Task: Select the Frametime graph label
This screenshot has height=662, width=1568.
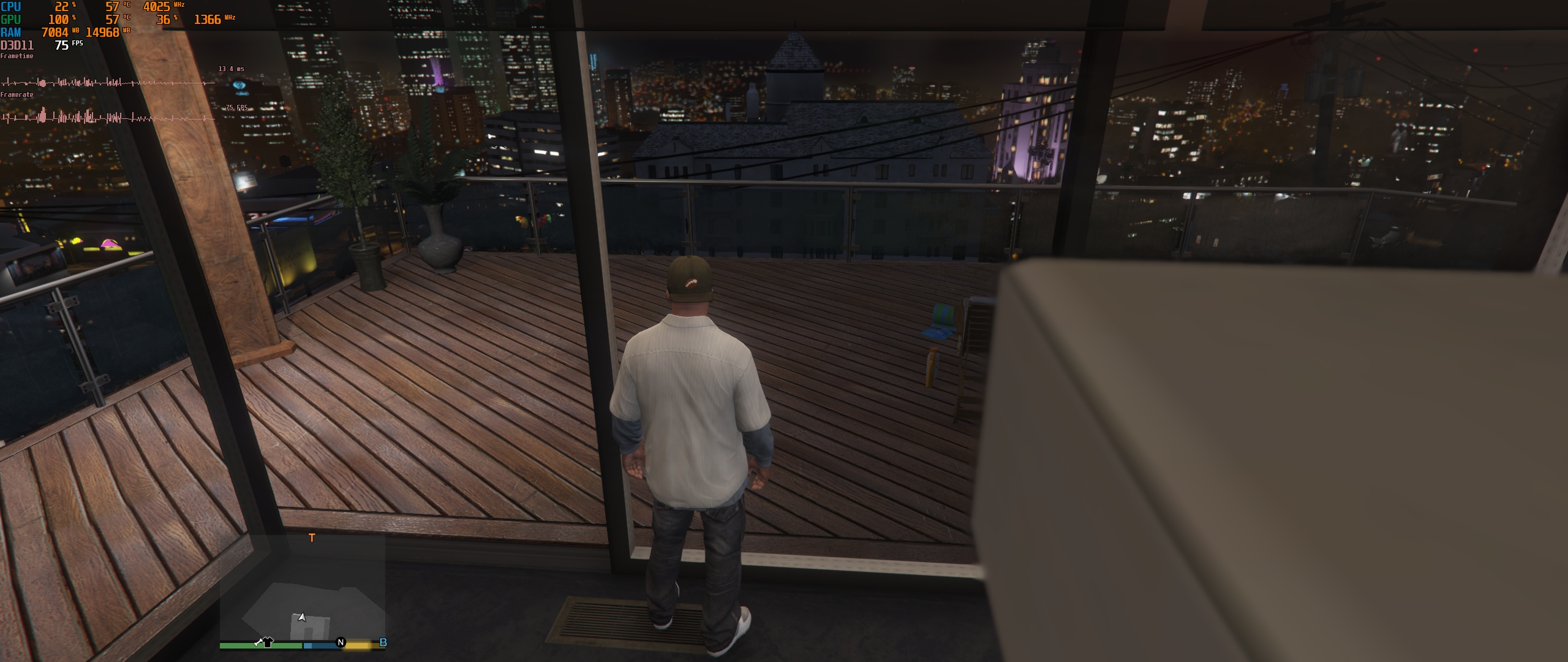Action: coord(17,56)
